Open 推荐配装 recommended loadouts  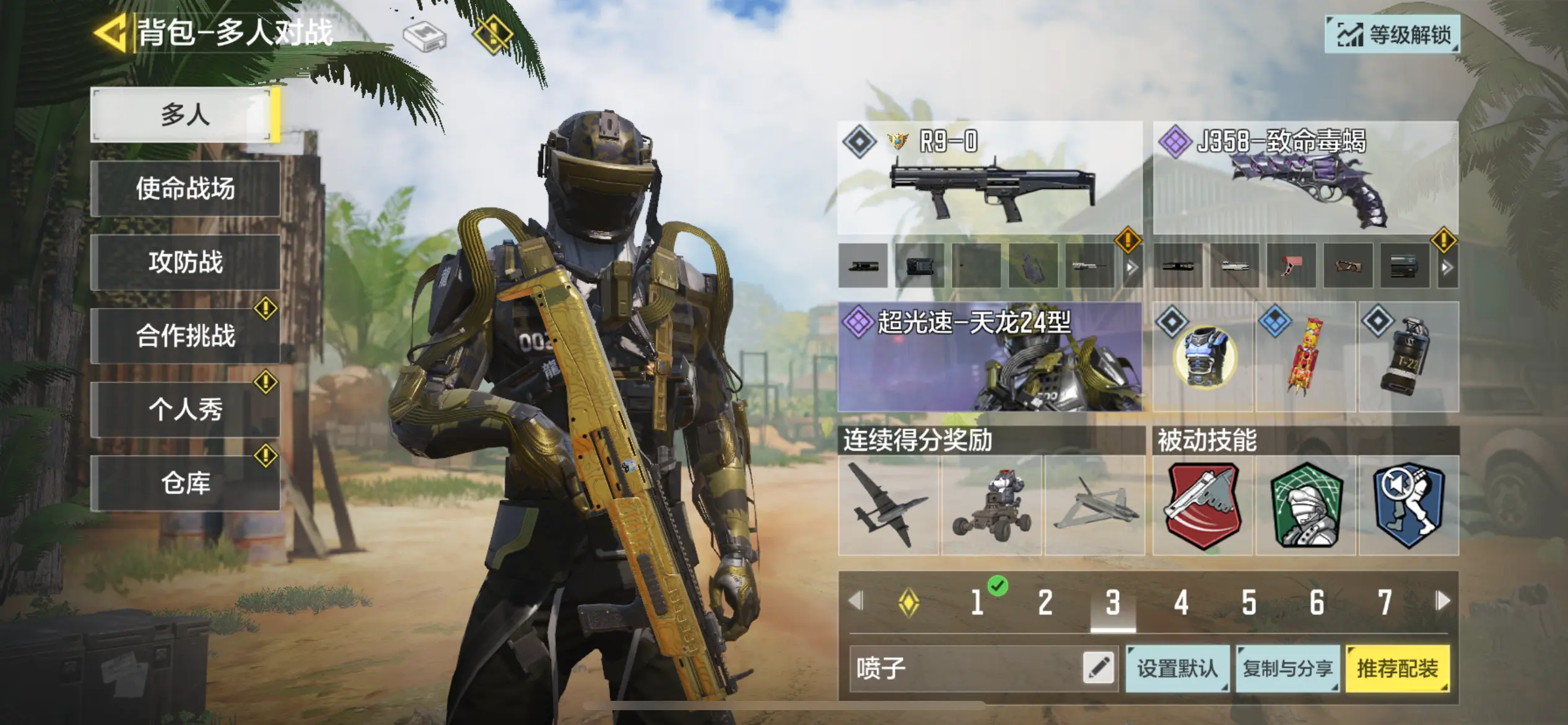pyautogui.click(x=1397, y=668)
